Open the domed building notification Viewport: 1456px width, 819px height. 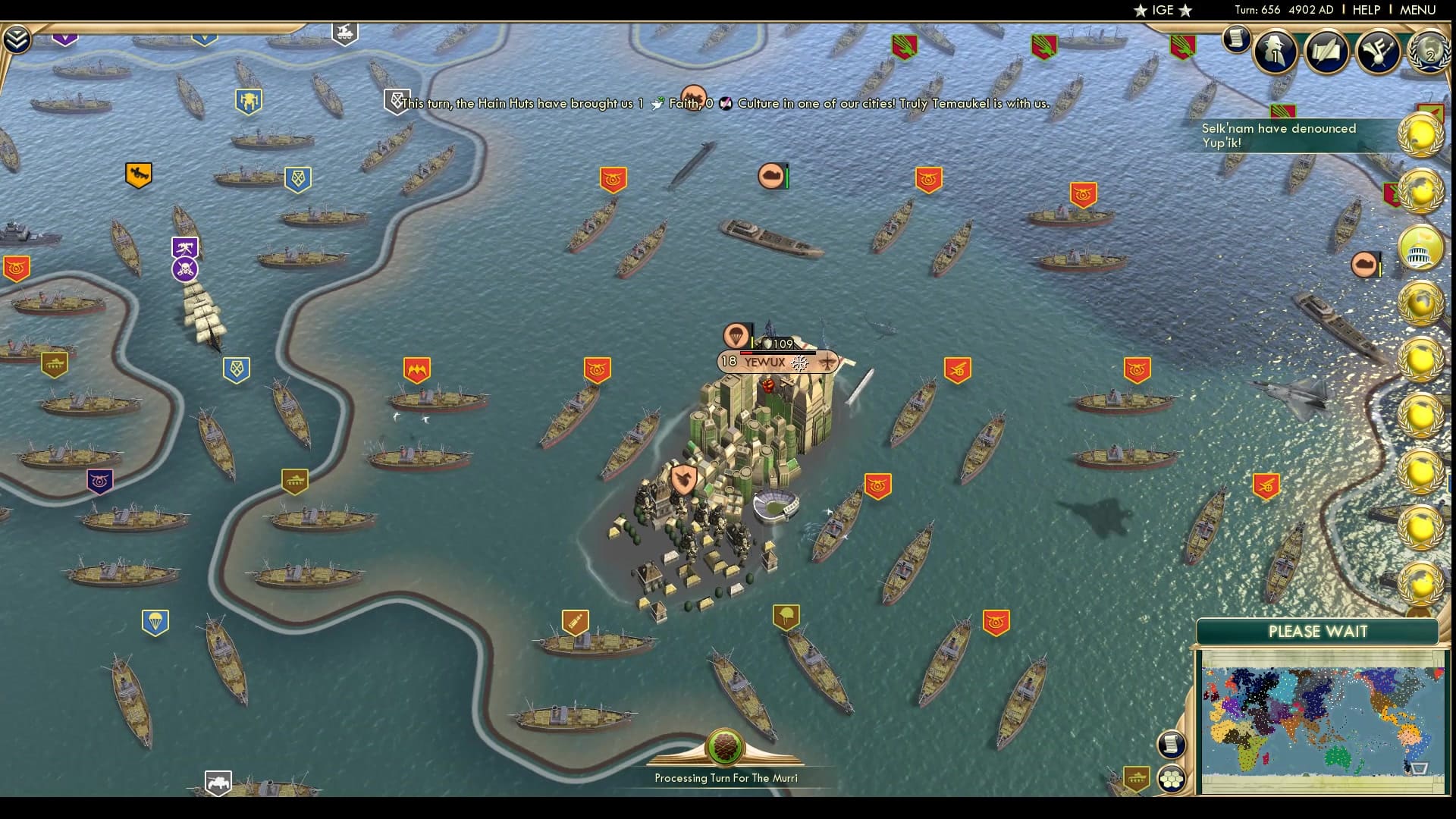(1420, 249)
